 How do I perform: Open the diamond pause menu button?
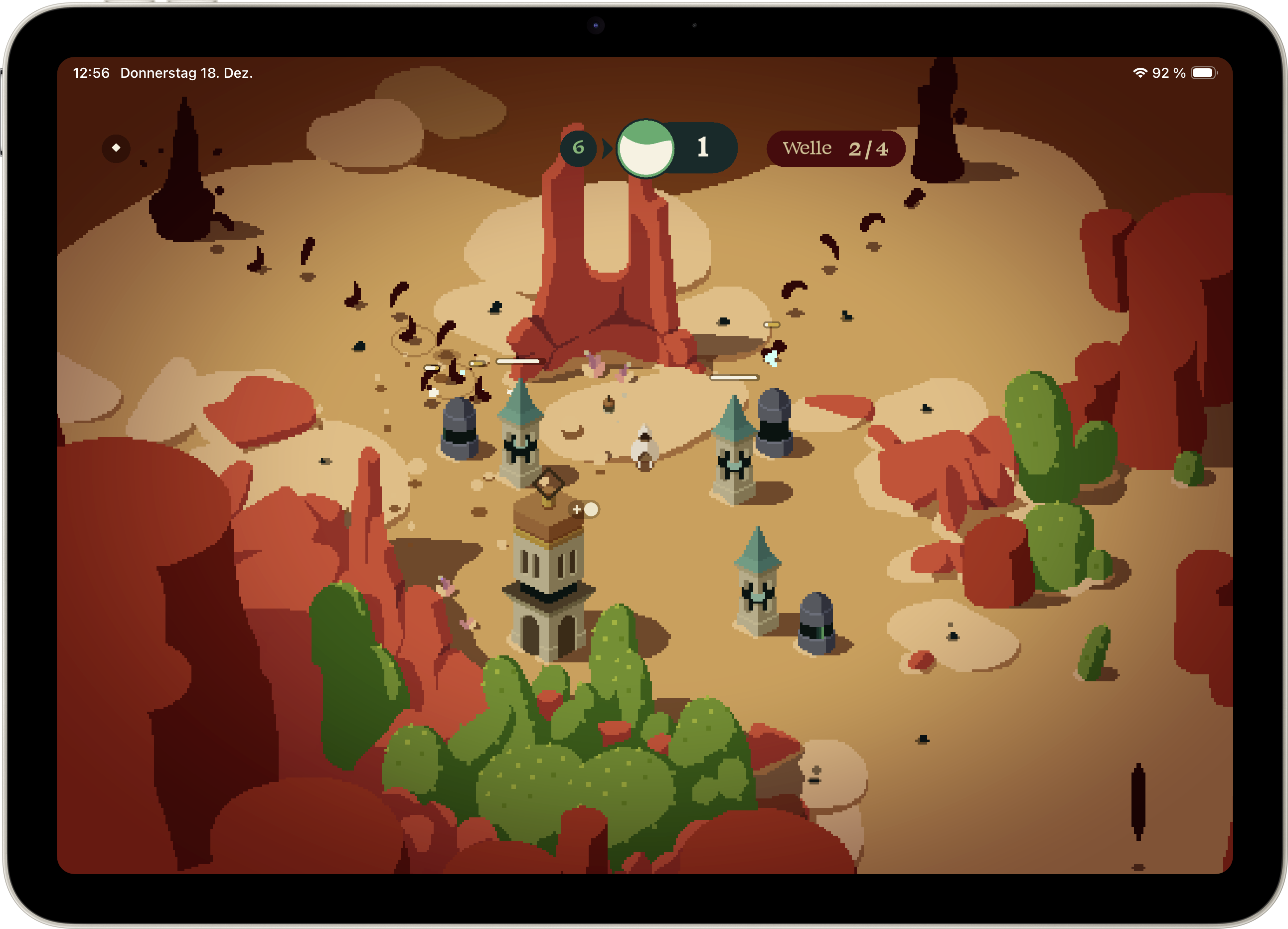116,148
